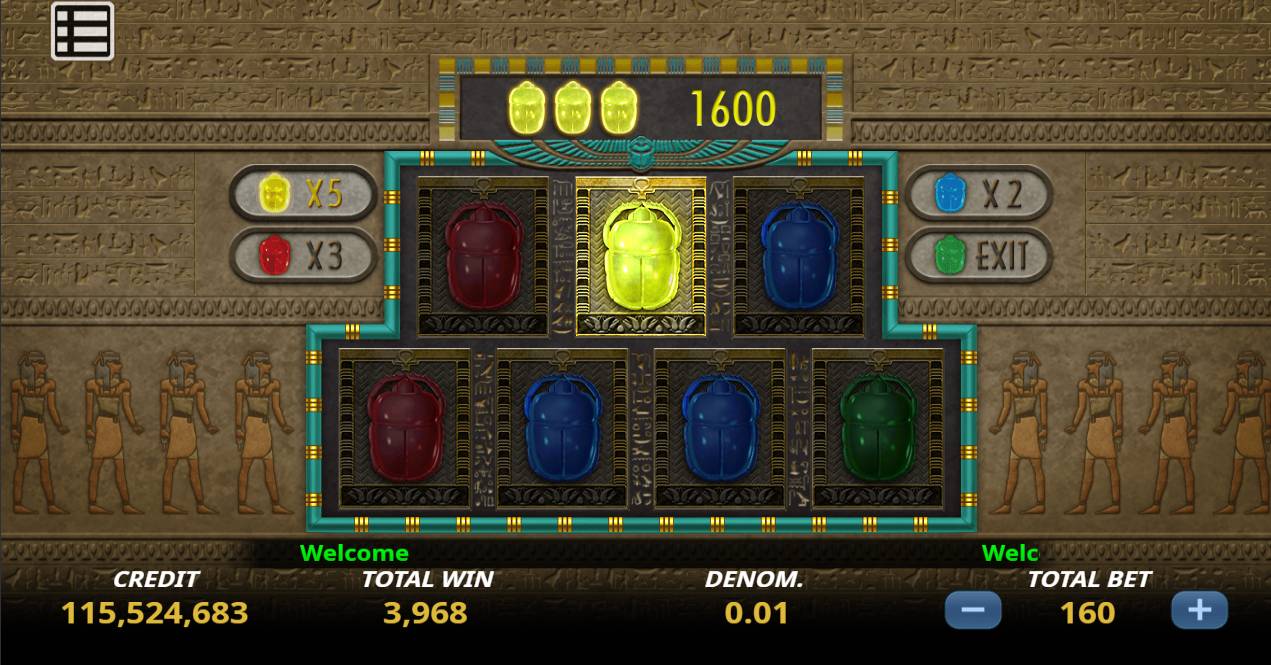Pick the dark green scarab tile
The height and width of the screenshot is (665, 1271).
[877, 428]
